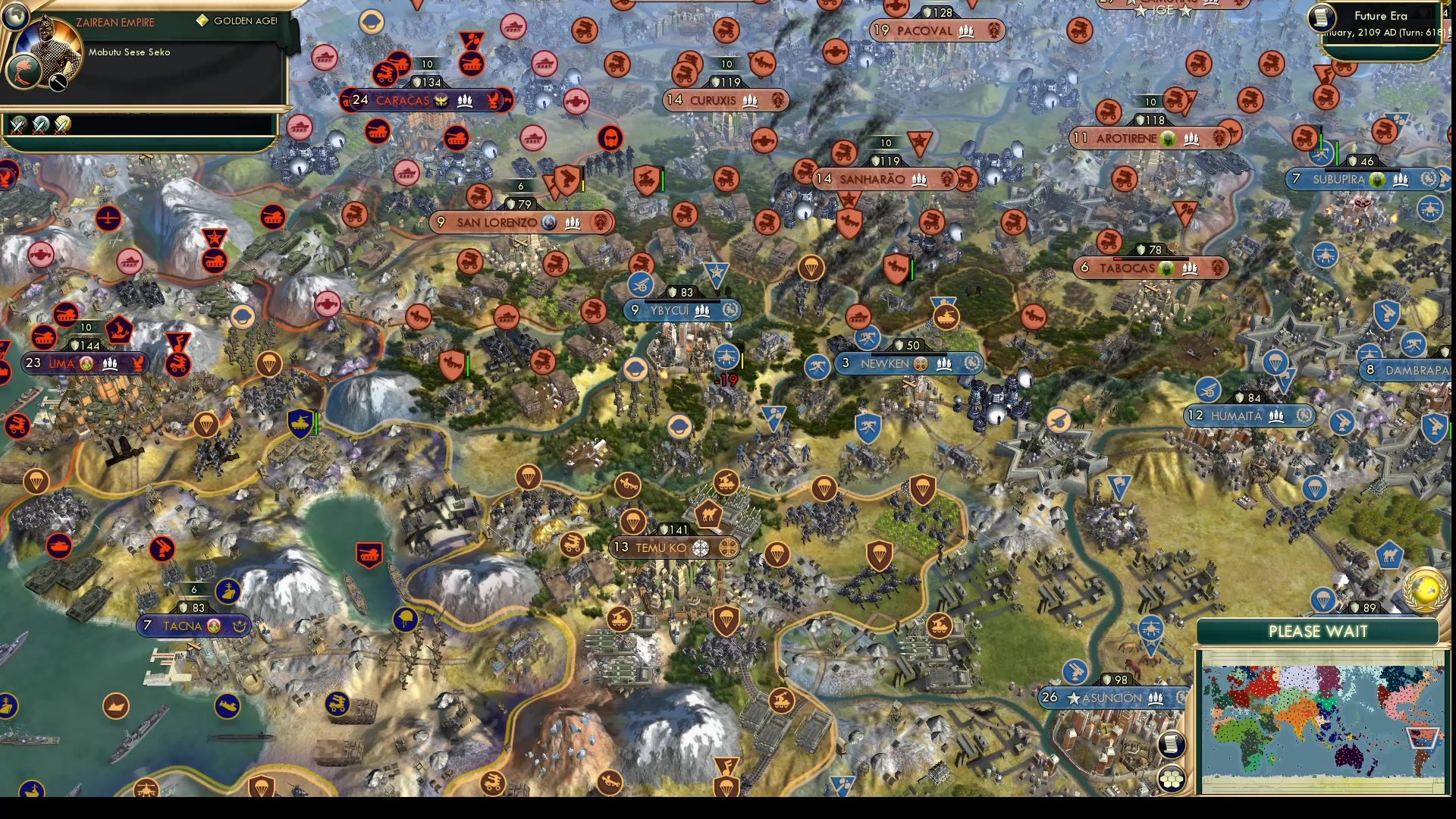Click a tank unit icon below Caracas
Screen dimensions: 1456x819
[x=378, y=133]
